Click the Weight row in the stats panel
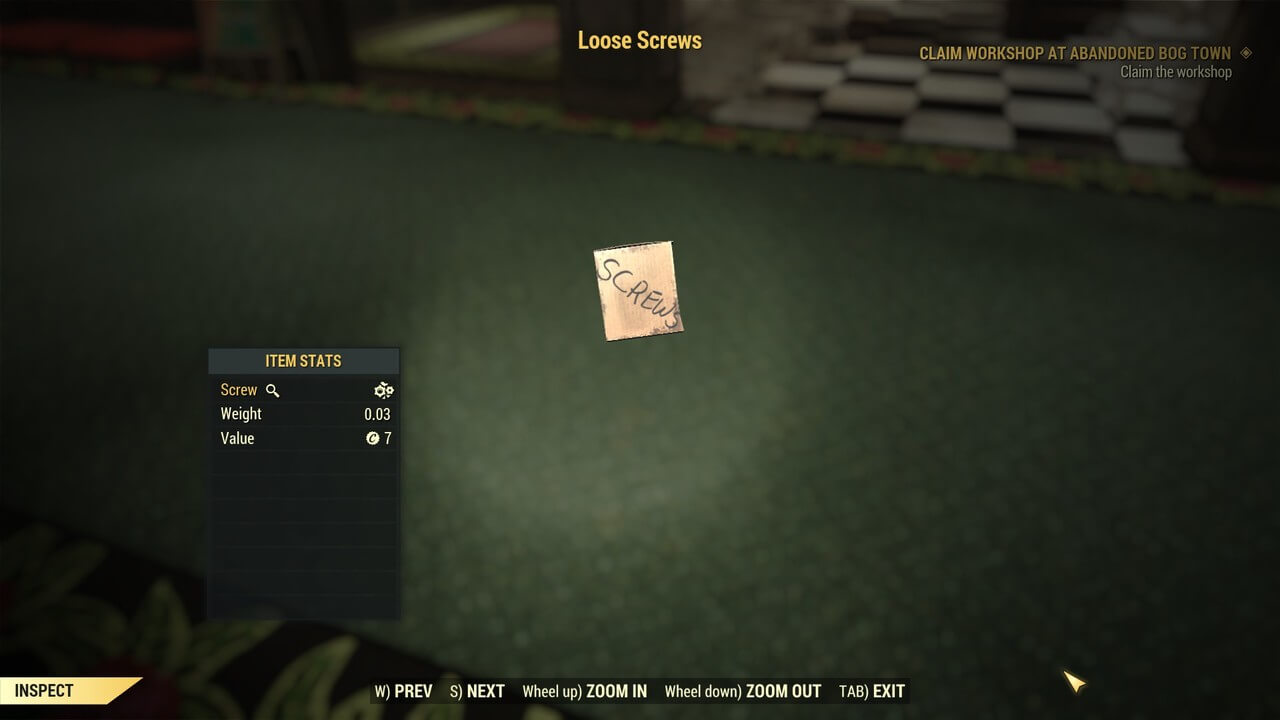The height and width of the screenshot is (720, 1280). pyautogui.click(x=240, y=413)
